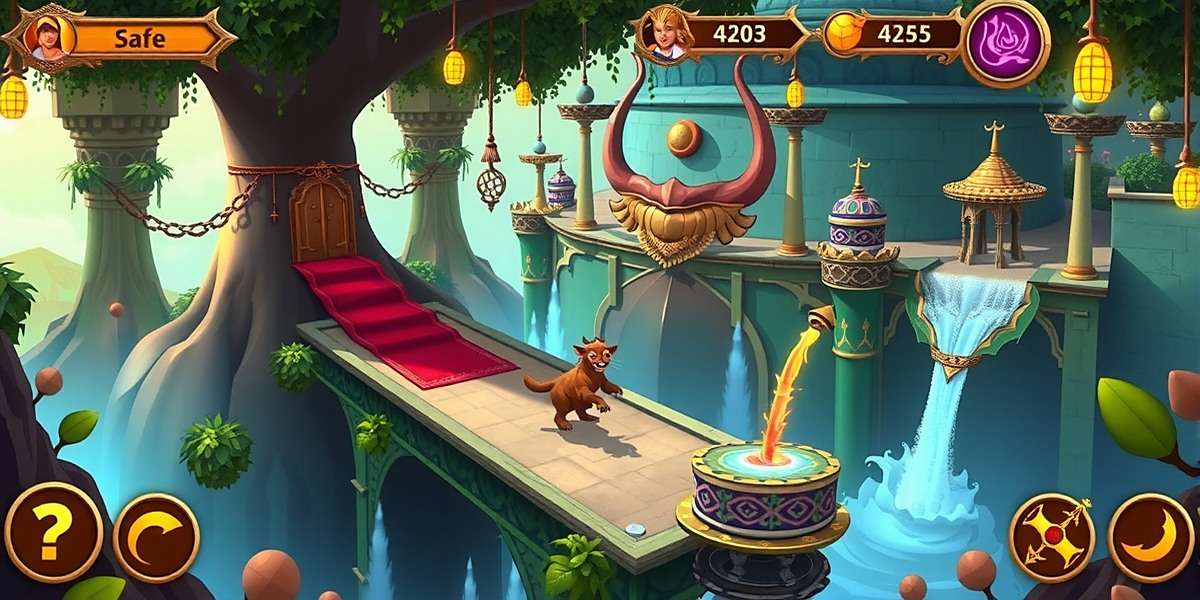This screenshot has height=600, width=1200.
Task: Activate the golden shuriken ability
Action: [1051, 537]
